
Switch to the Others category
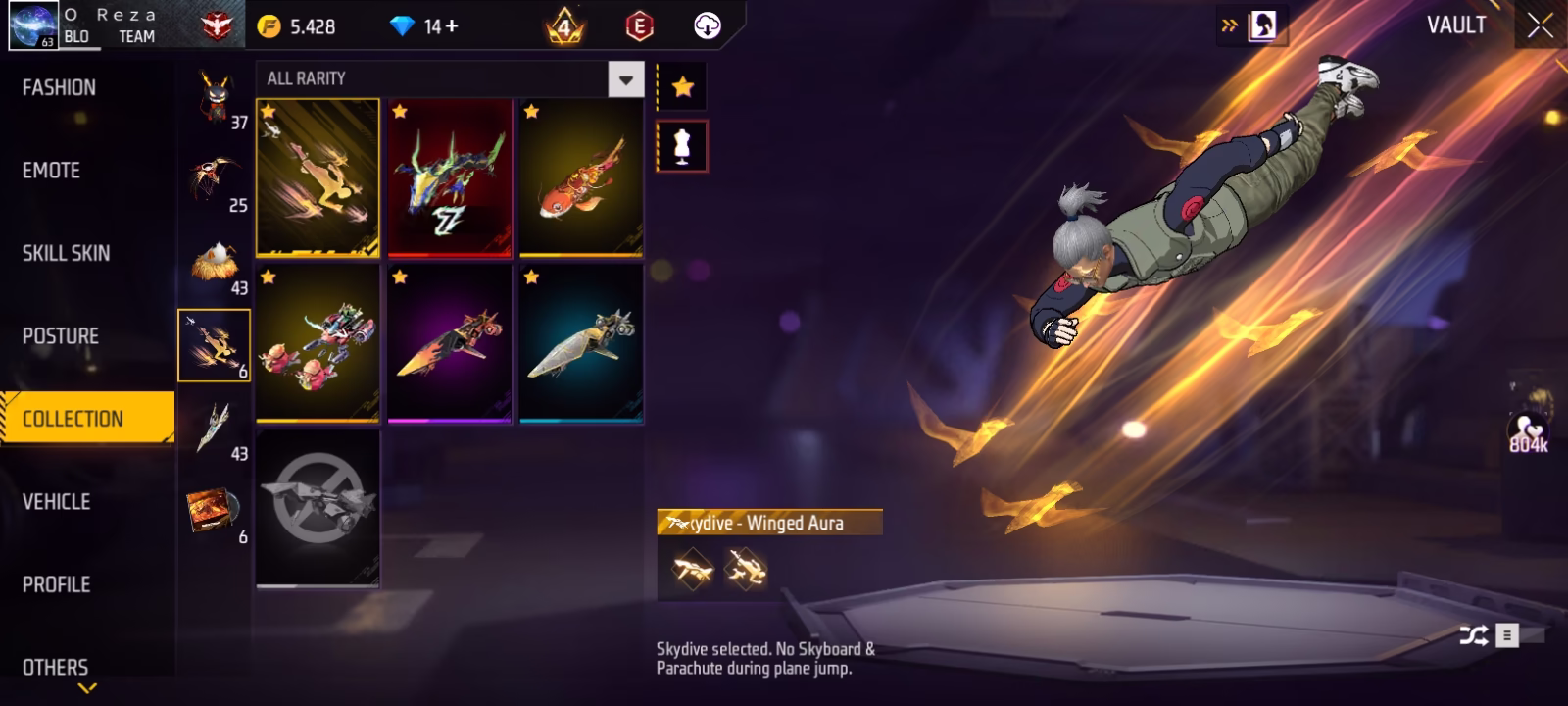56,667
